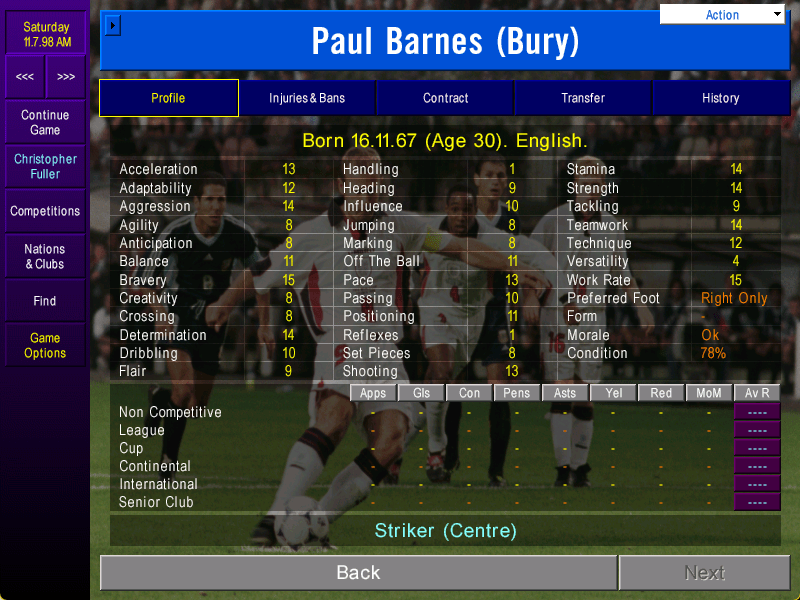Open Game Options
This screenshot has width=800, height=600.
(45, 346)
